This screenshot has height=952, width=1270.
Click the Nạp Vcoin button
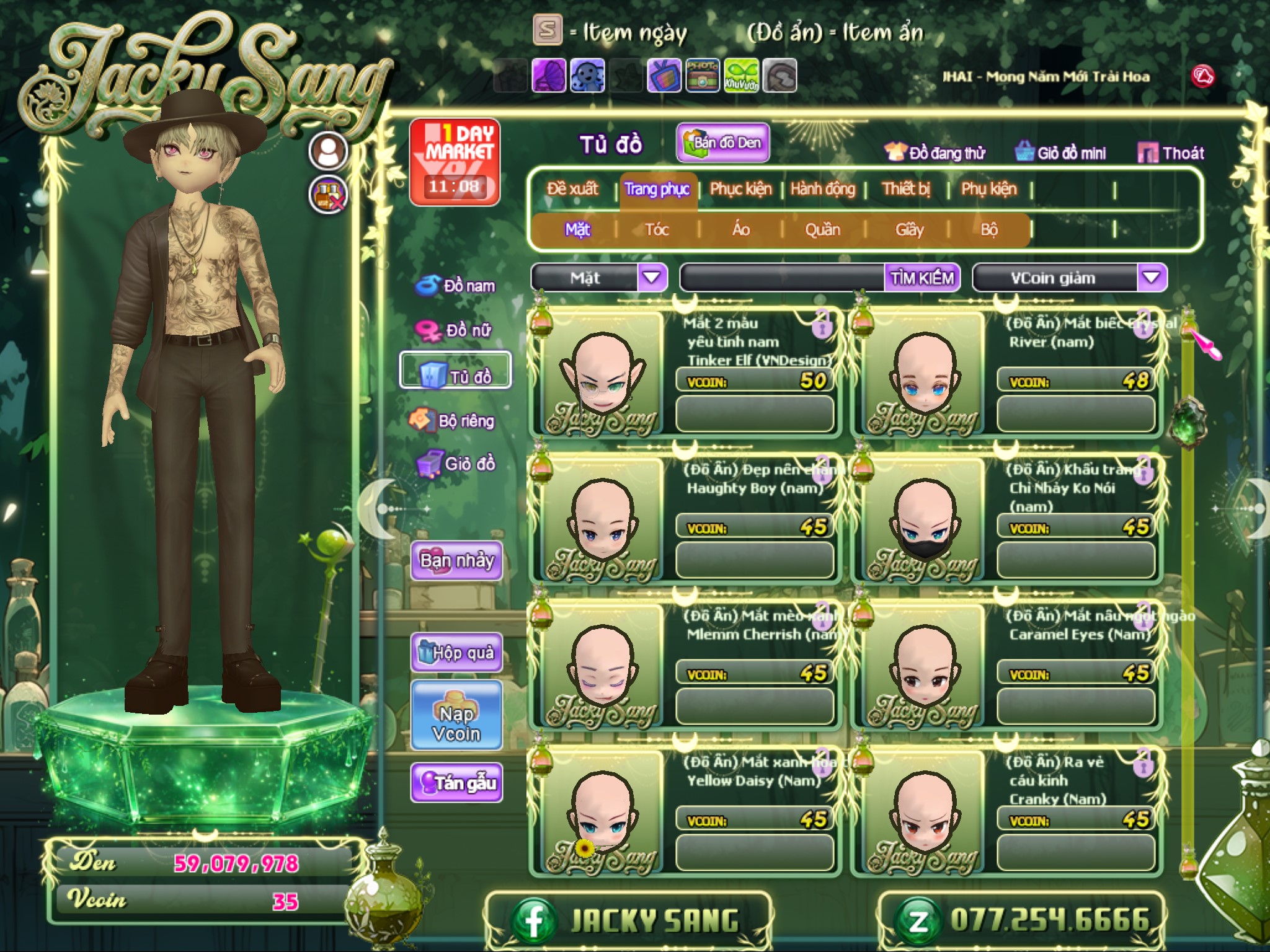[456, 723]
